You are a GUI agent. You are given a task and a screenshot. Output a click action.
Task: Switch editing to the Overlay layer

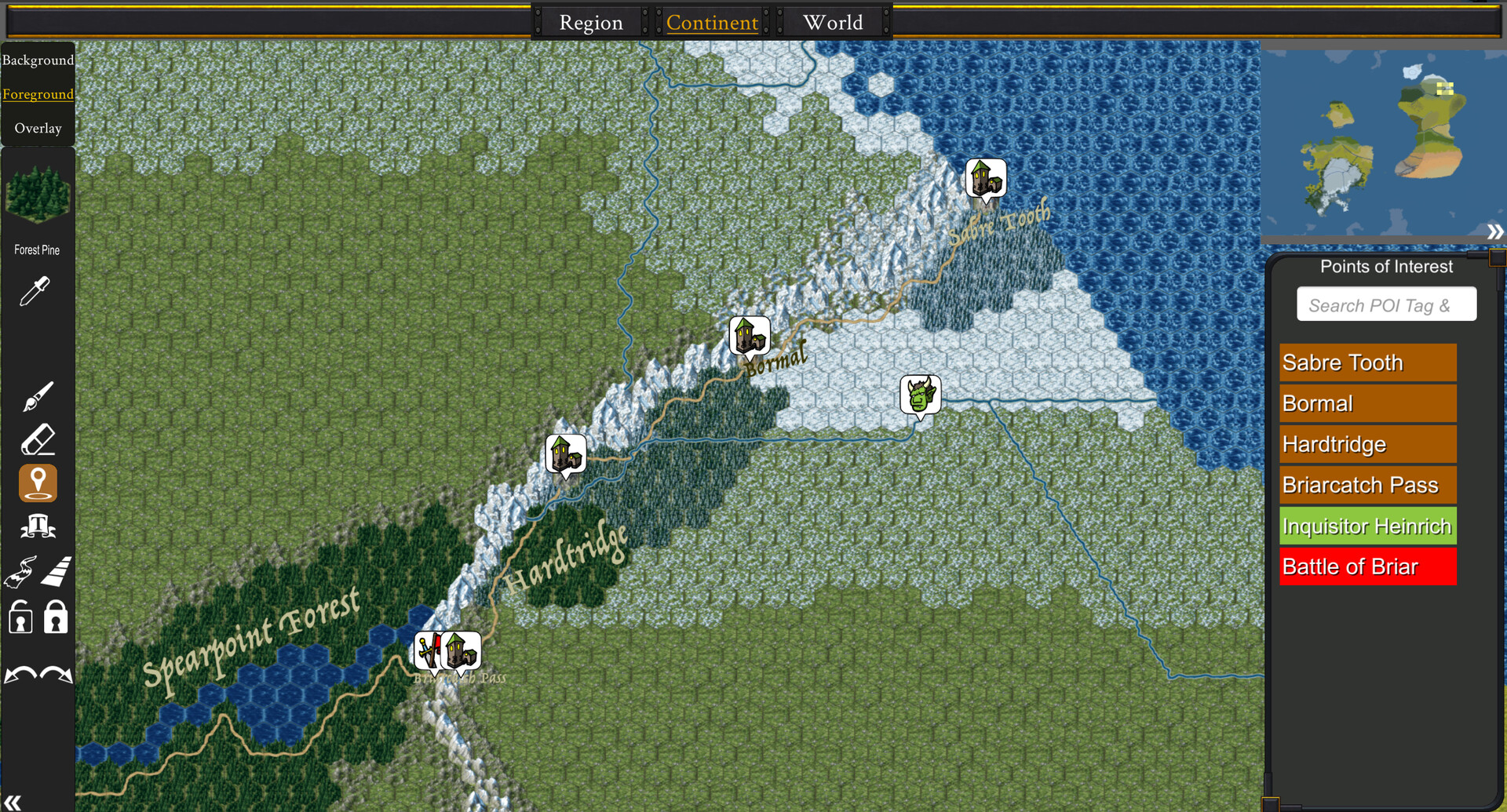38,128
